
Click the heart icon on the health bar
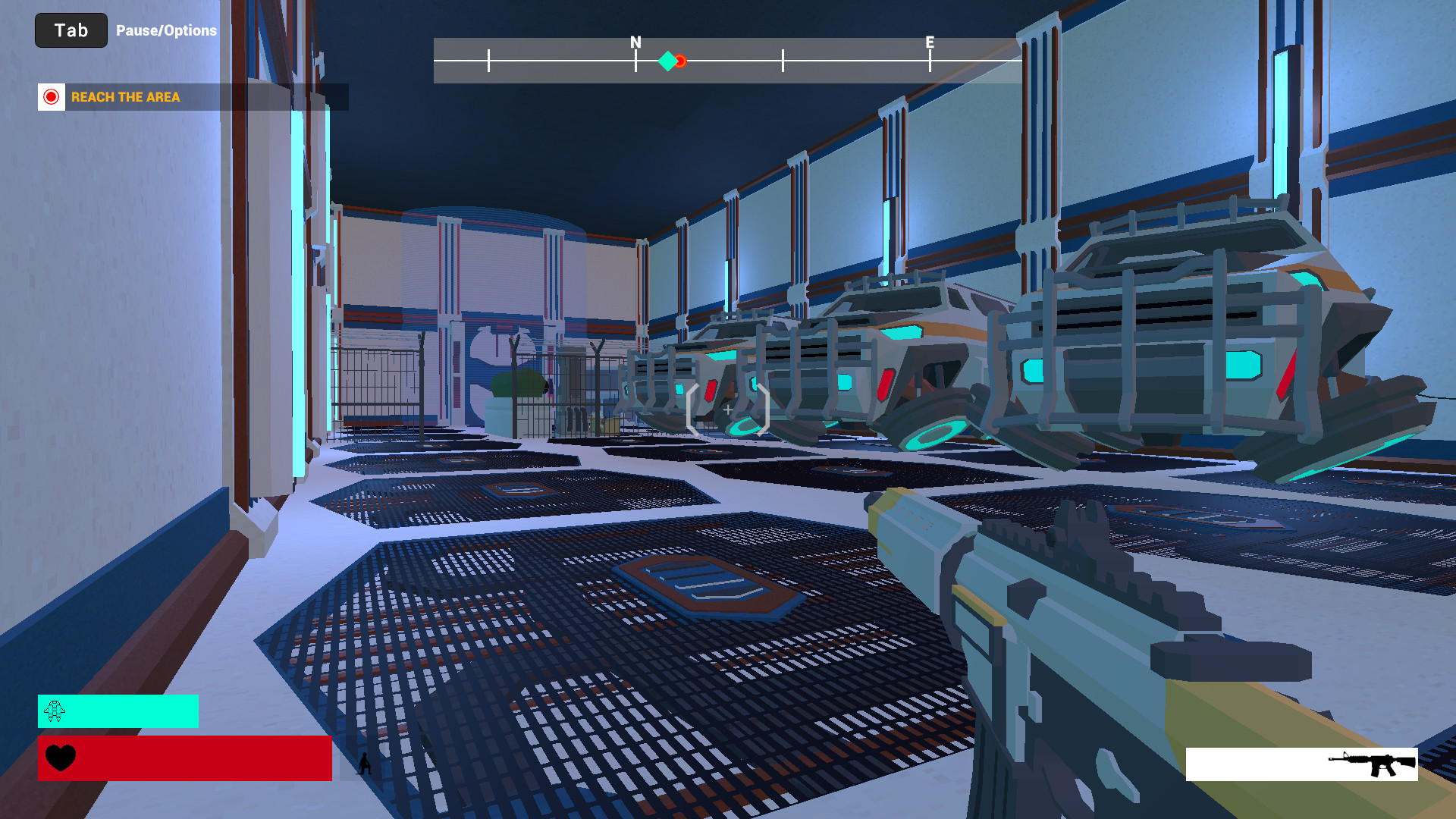[61, 758]
